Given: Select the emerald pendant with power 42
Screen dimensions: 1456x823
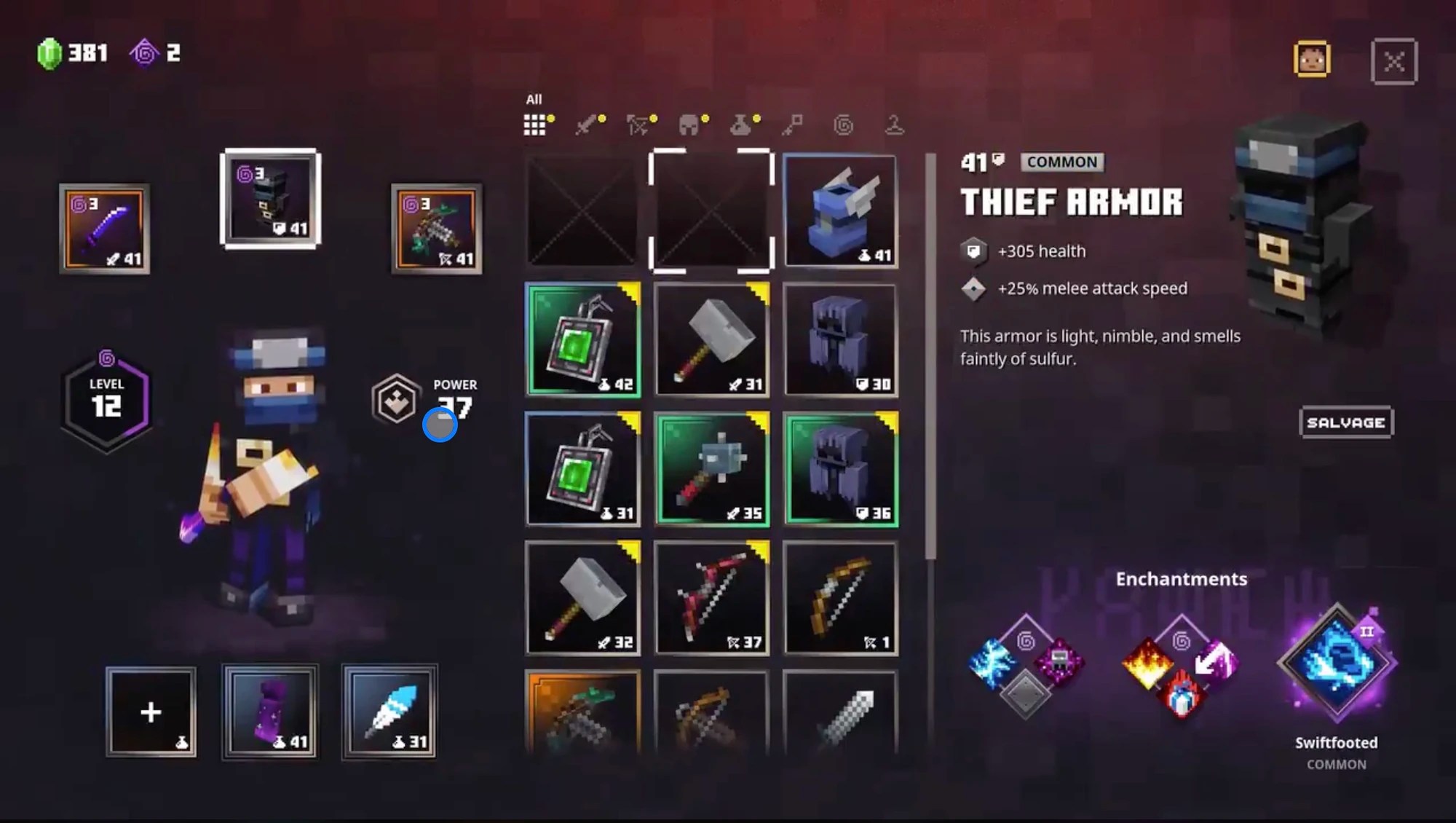Looking at the screenshot, I should 582,339.
